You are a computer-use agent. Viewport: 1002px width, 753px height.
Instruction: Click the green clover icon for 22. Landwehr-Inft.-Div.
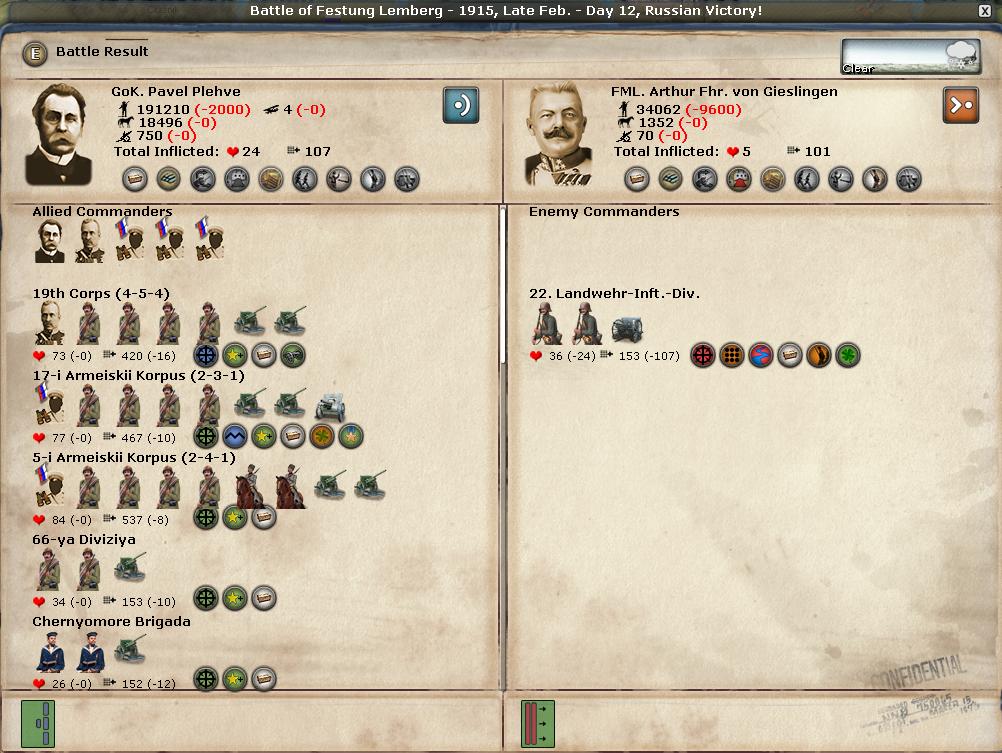point(848,355)
